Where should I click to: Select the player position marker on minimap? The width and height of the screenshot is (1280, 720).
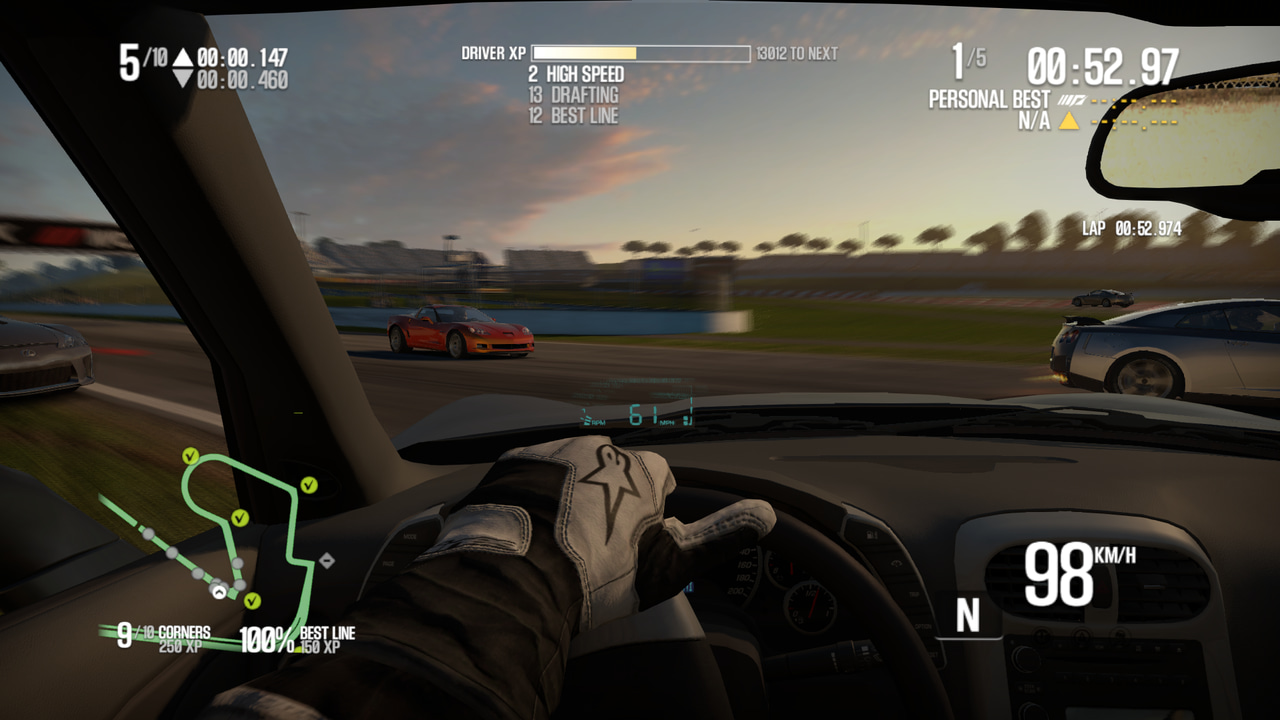(x=218, y=591)
